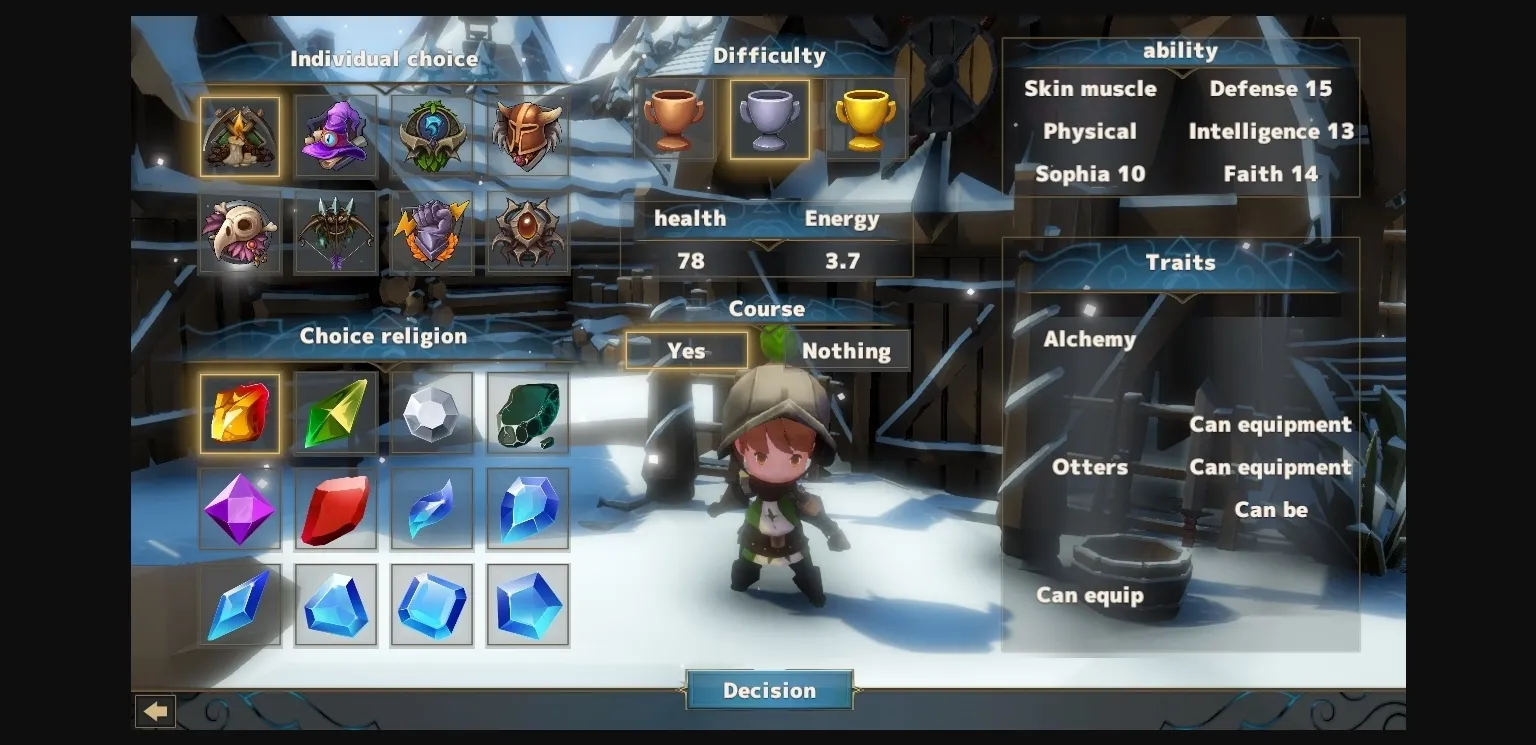Screen dimensions: 1536x745
Task: Pick the green leaf emblem class icon
Action: pyautogui.click(x=432, y=135)
